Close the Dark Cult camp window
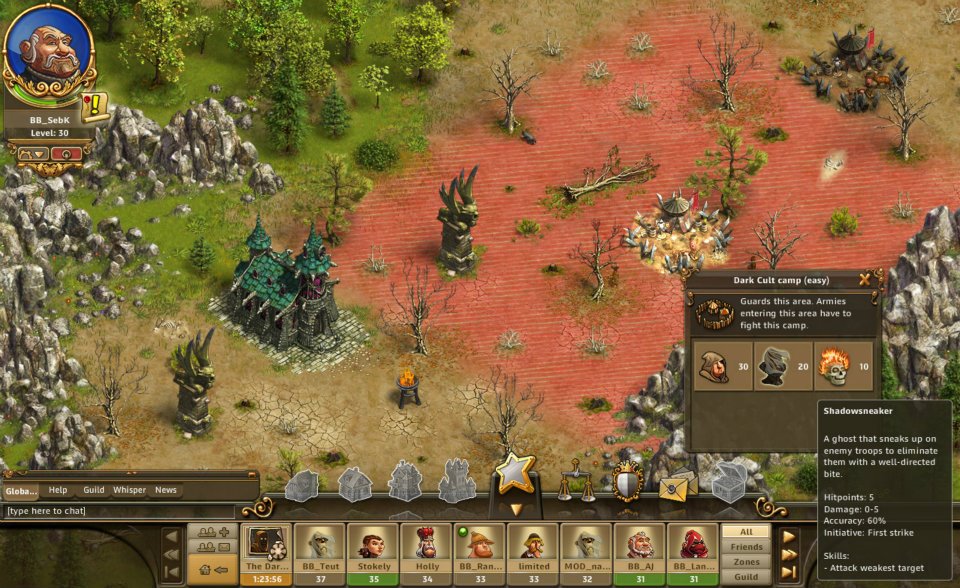The width and height of the screenshot is (960, 588). click(x=865, y=280)
